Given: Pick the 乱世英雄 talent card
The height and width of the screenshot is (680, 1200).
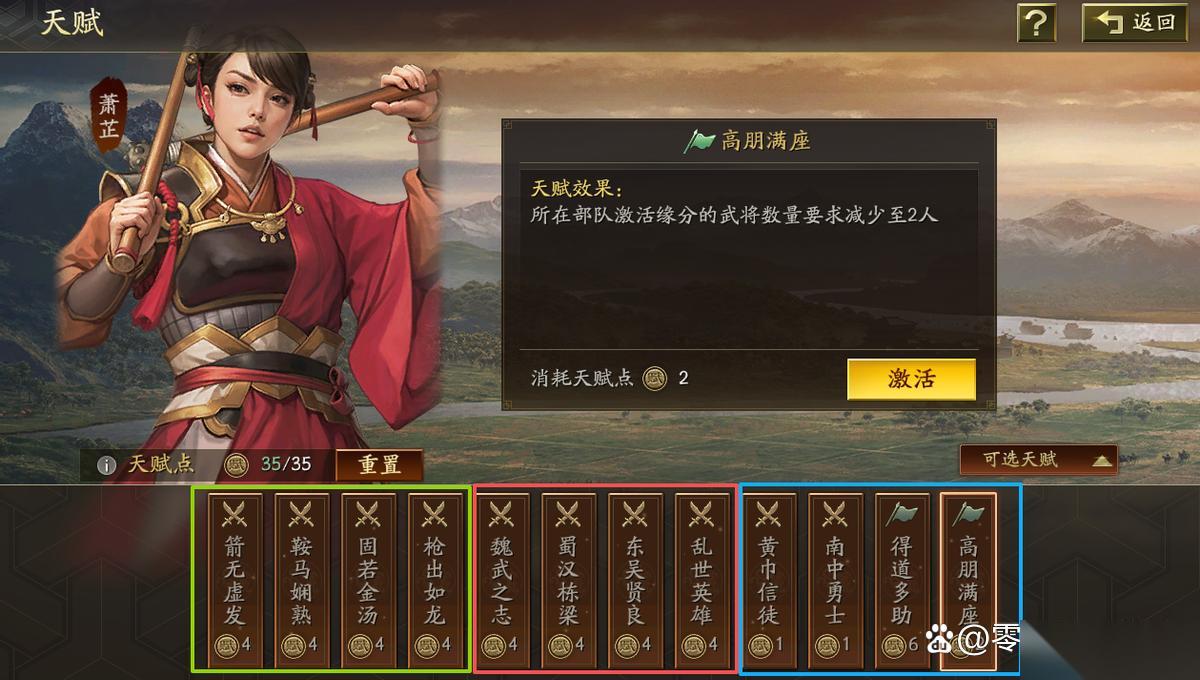Looking at the screenshot, I should point(702,580).
